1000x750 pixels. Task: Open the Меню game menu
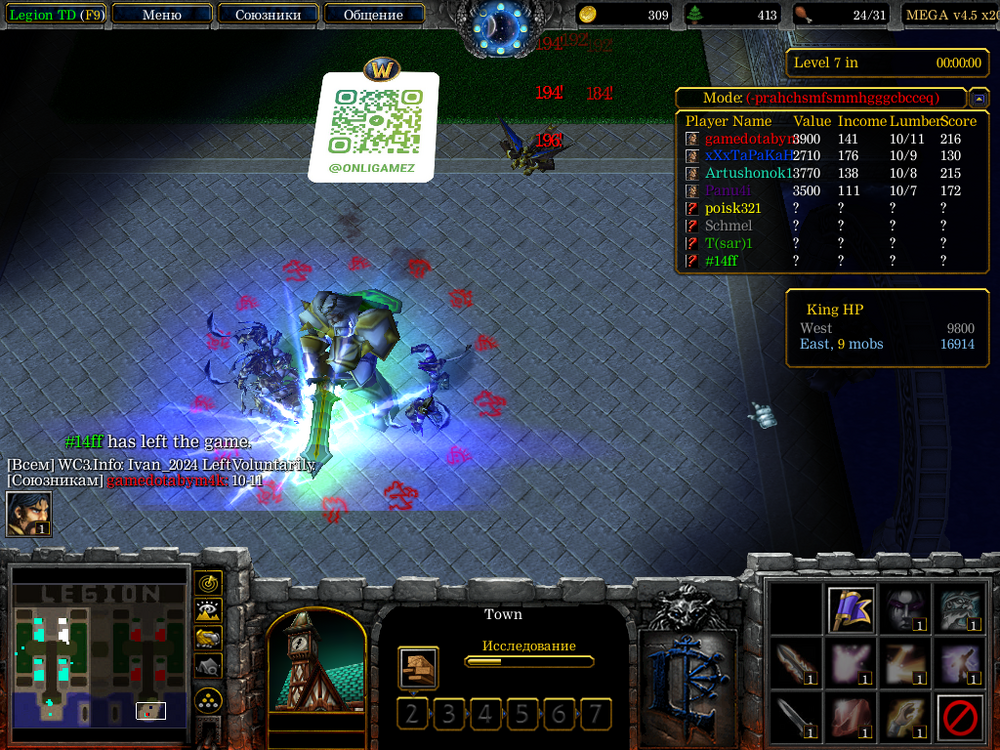pyautogui.click(x=162, y=14)
